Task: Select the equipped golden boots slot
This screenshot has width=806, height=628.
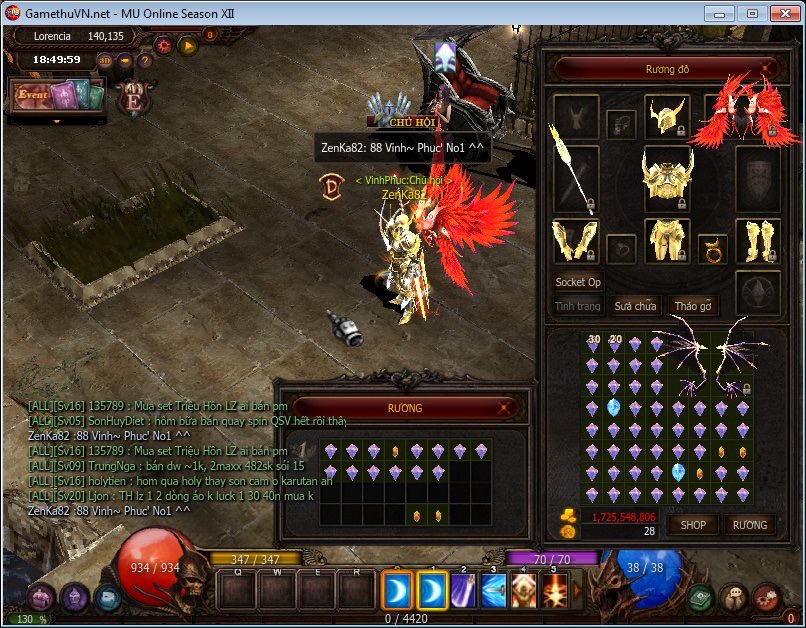Action: [x=758, y=242]
